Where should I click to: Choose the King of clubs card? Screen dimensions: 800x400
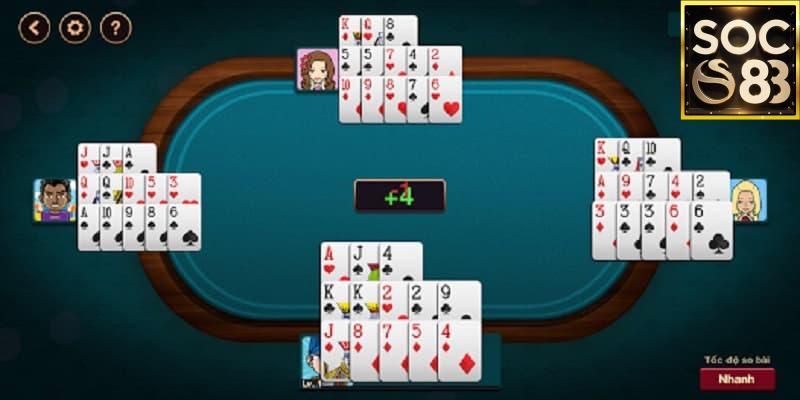[333, 299]
